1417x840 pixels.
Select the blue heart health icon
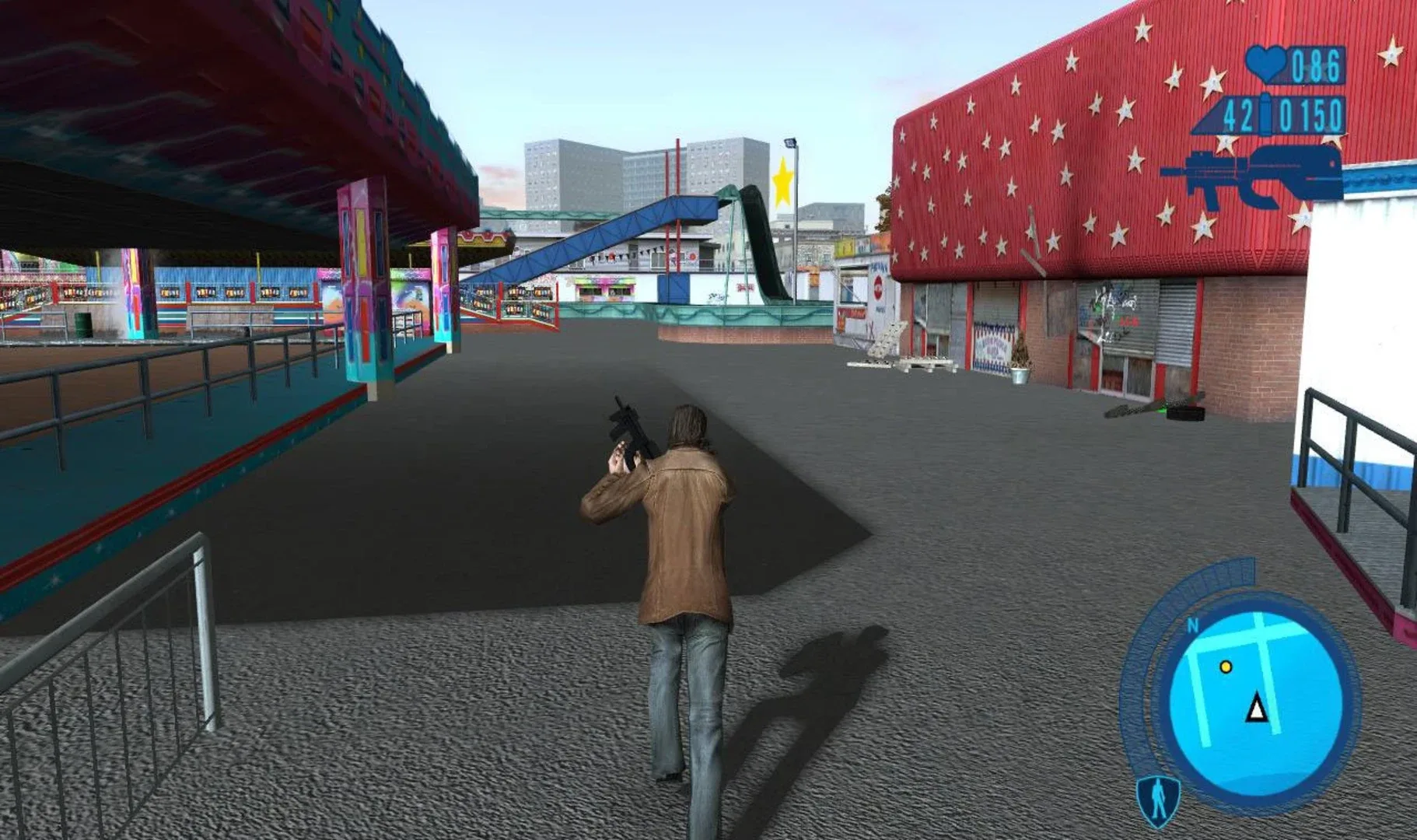click(x=1265, y=65)
